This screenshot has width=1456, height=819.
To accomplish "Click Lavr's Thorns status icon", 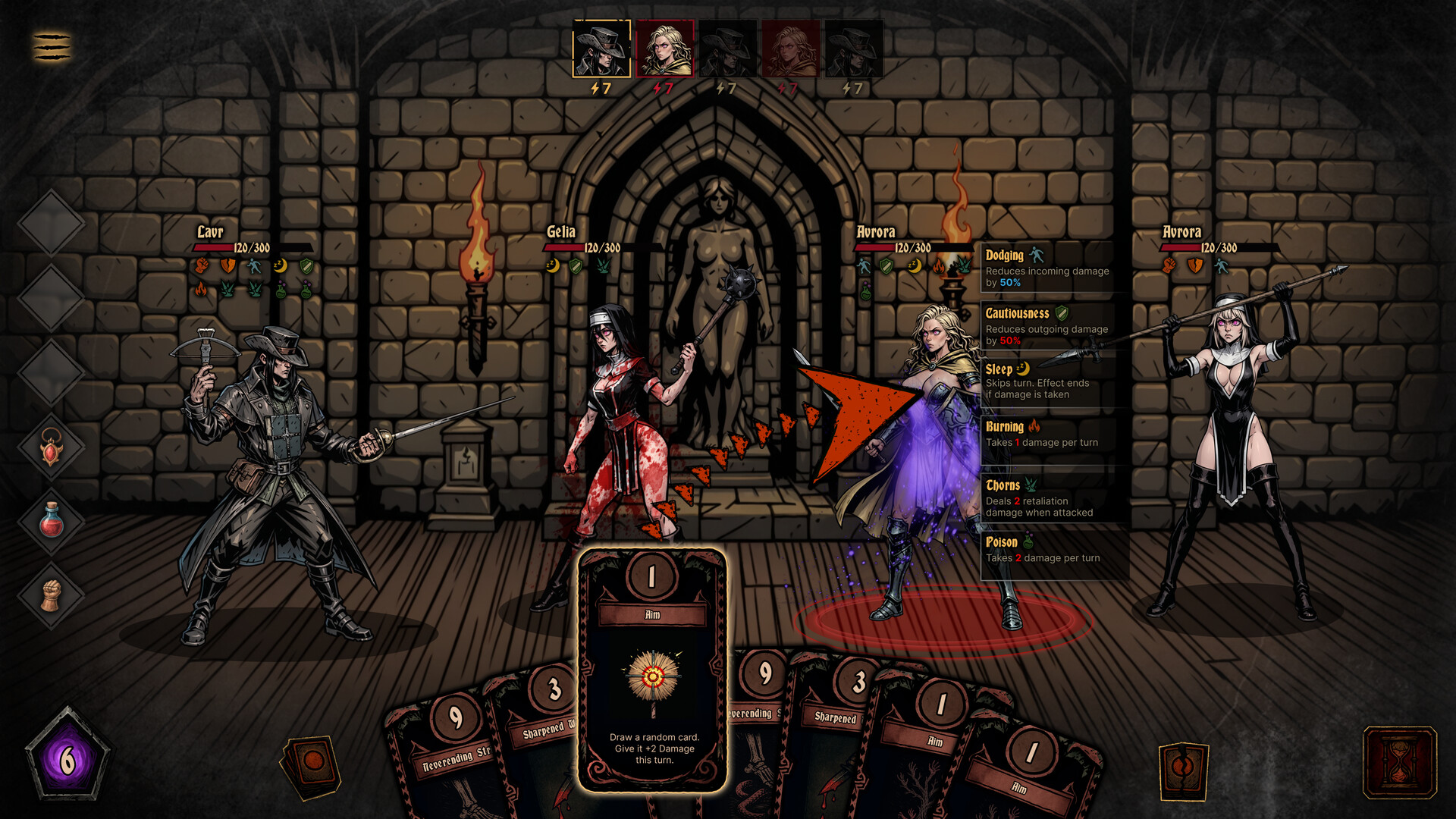I will point(227,289).
